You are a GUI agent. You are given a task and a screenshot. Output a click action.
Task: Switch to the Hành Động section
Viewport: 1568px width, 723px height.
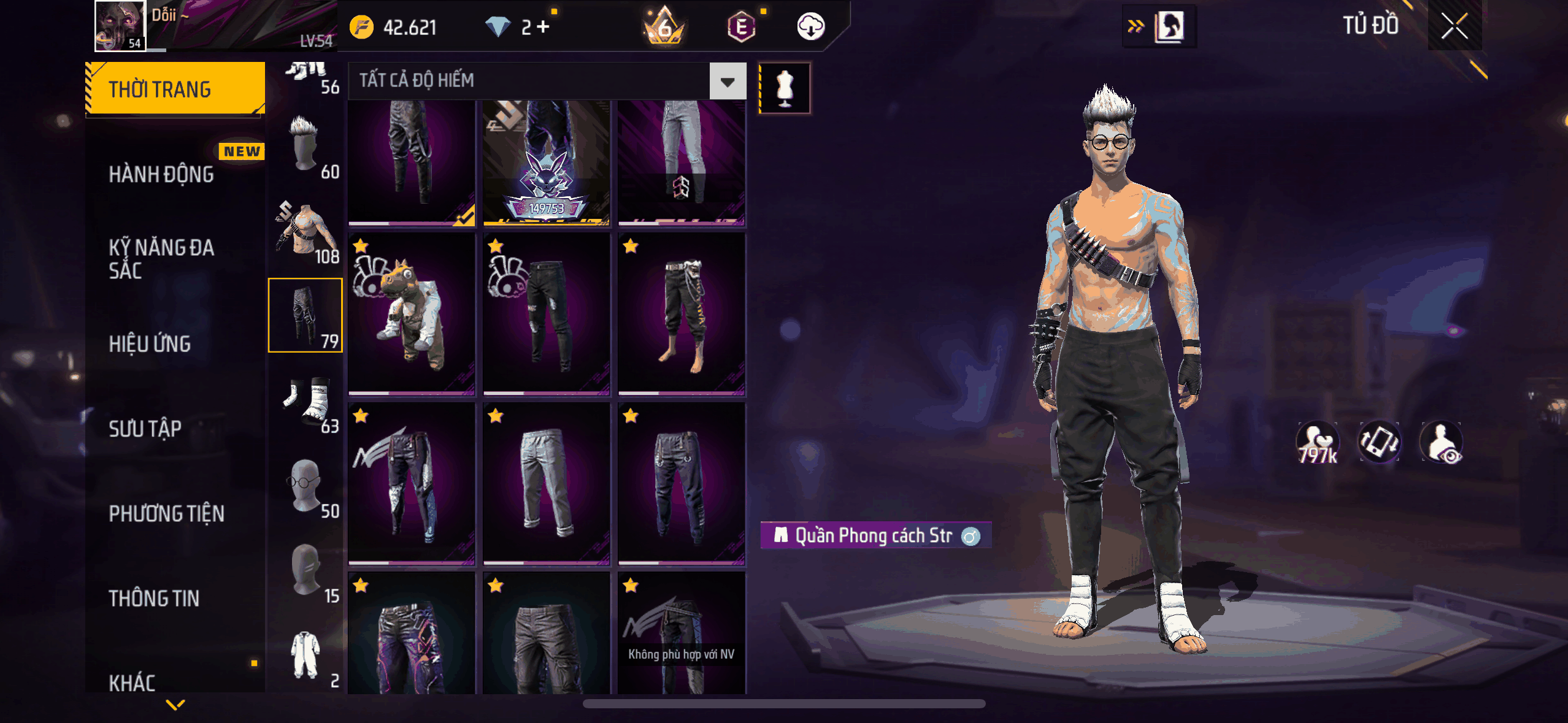click(162, 174)
